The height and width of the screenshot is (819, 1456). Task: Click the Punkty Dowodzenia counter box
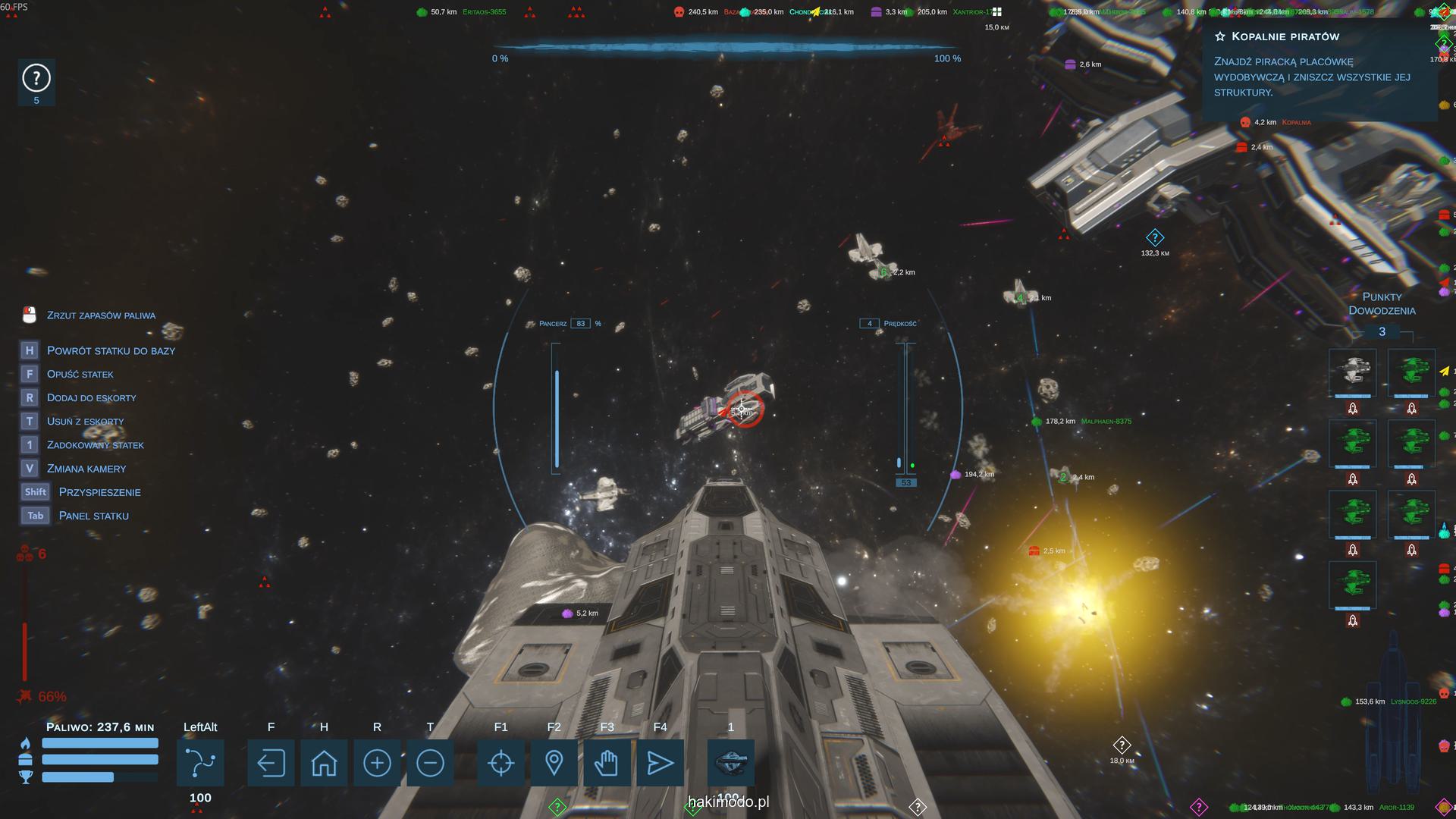click(x=1382, y=331)
